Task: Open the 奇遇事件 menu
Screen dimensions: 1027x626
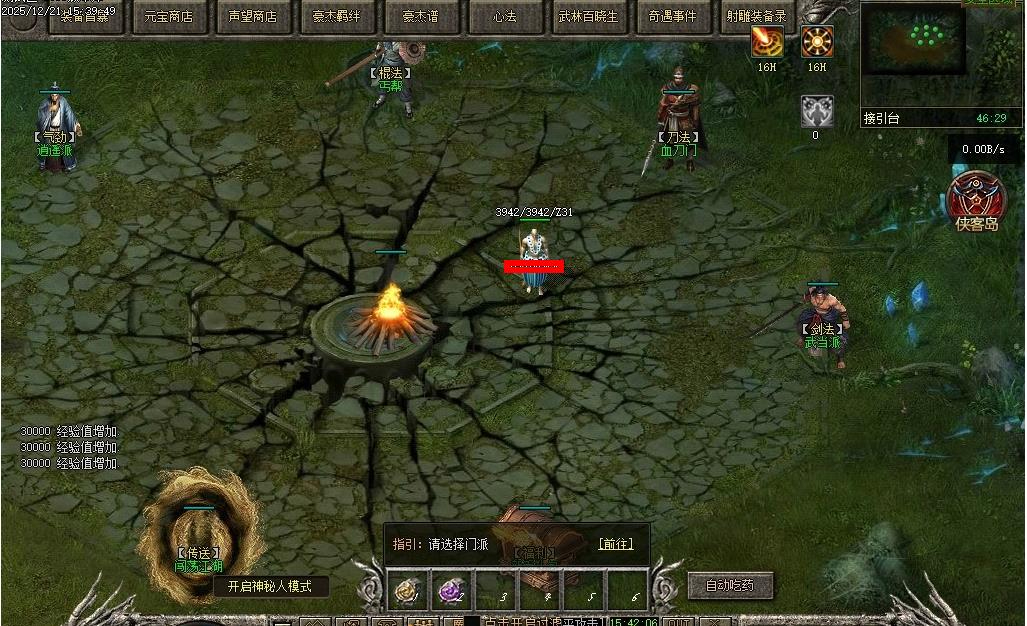Action: (x=673, y=16)
